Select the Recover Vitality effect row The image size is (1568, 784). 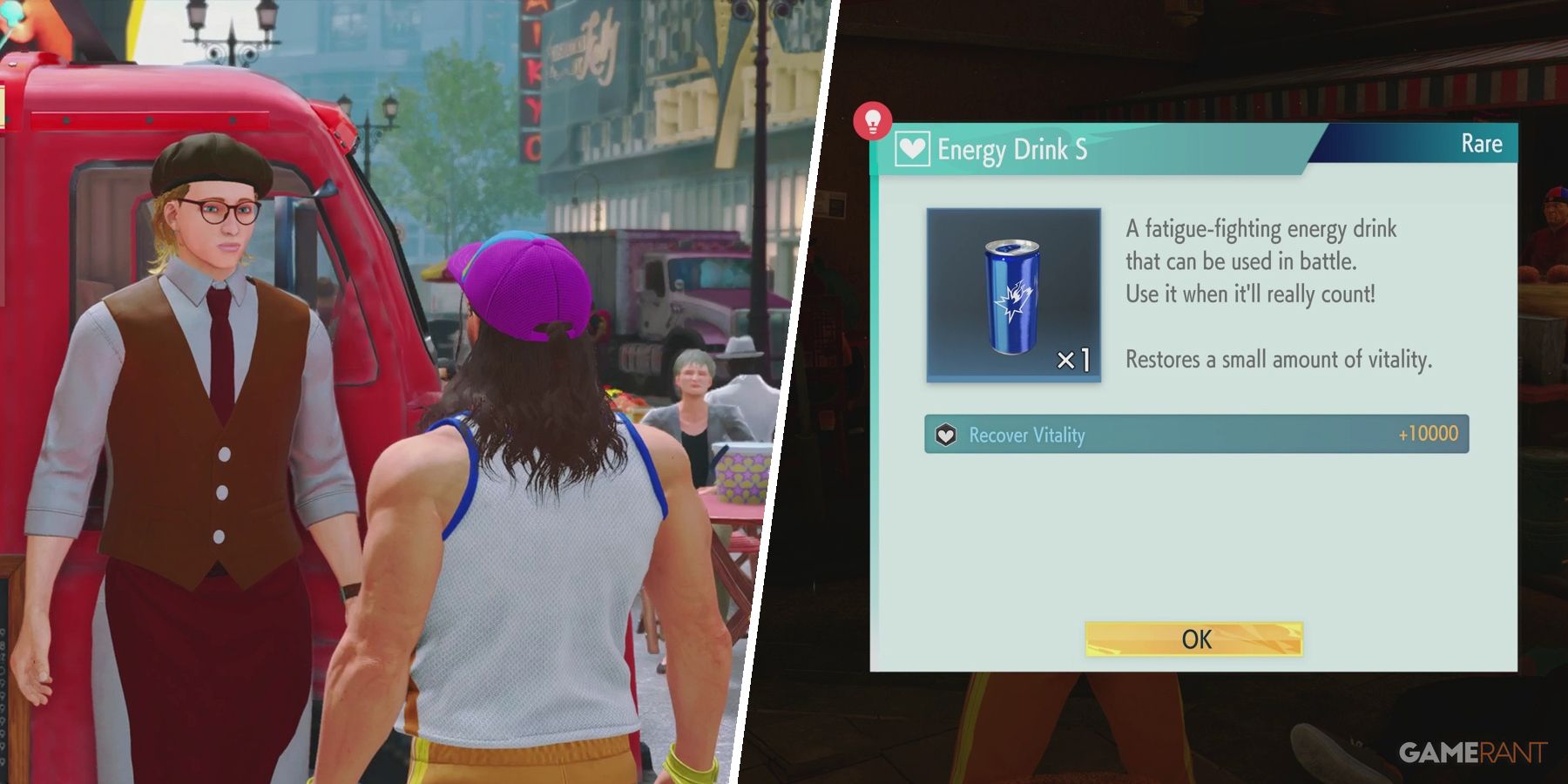pos(1196,434)
